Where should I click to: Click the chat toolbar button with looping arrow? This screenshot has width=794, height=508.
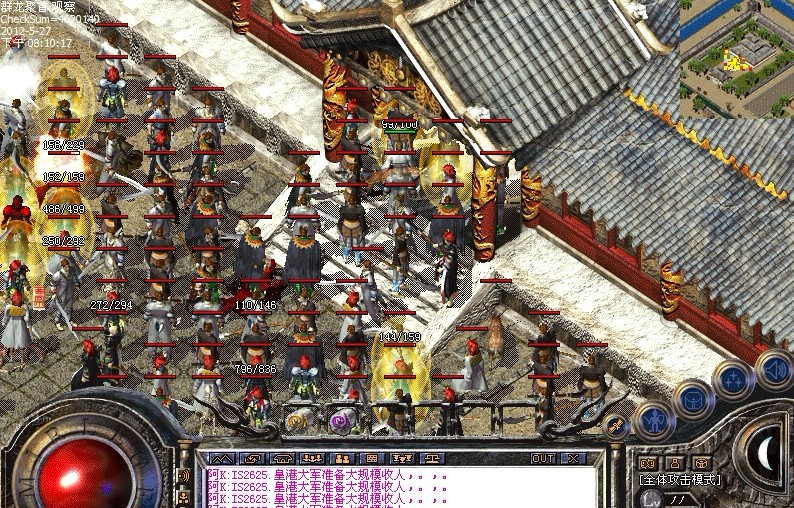(x=250, y=458)
